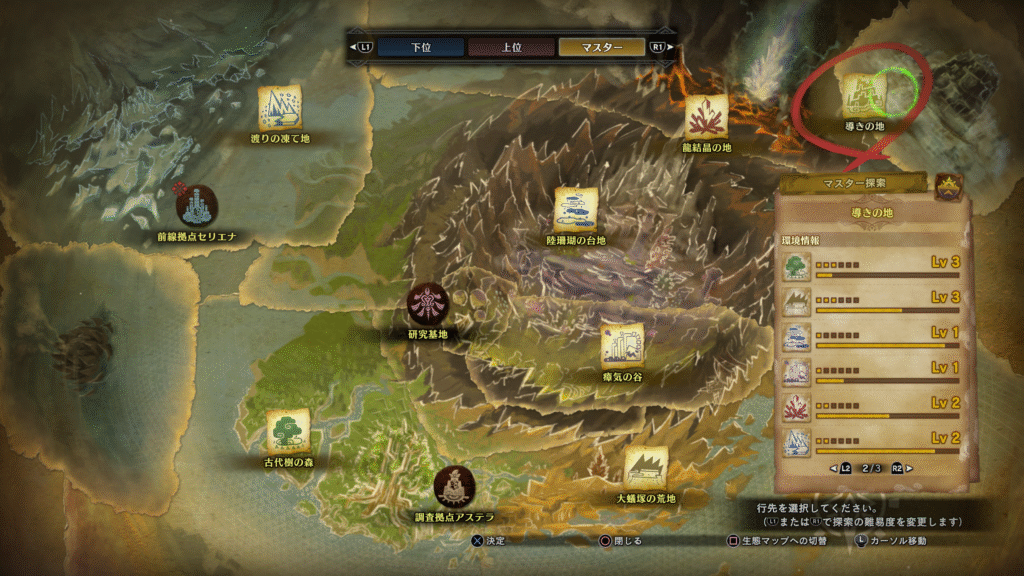Choose 渡りの凍て地 on the world map
This screenshot has width=1024, height=576.
pos(281,107)
